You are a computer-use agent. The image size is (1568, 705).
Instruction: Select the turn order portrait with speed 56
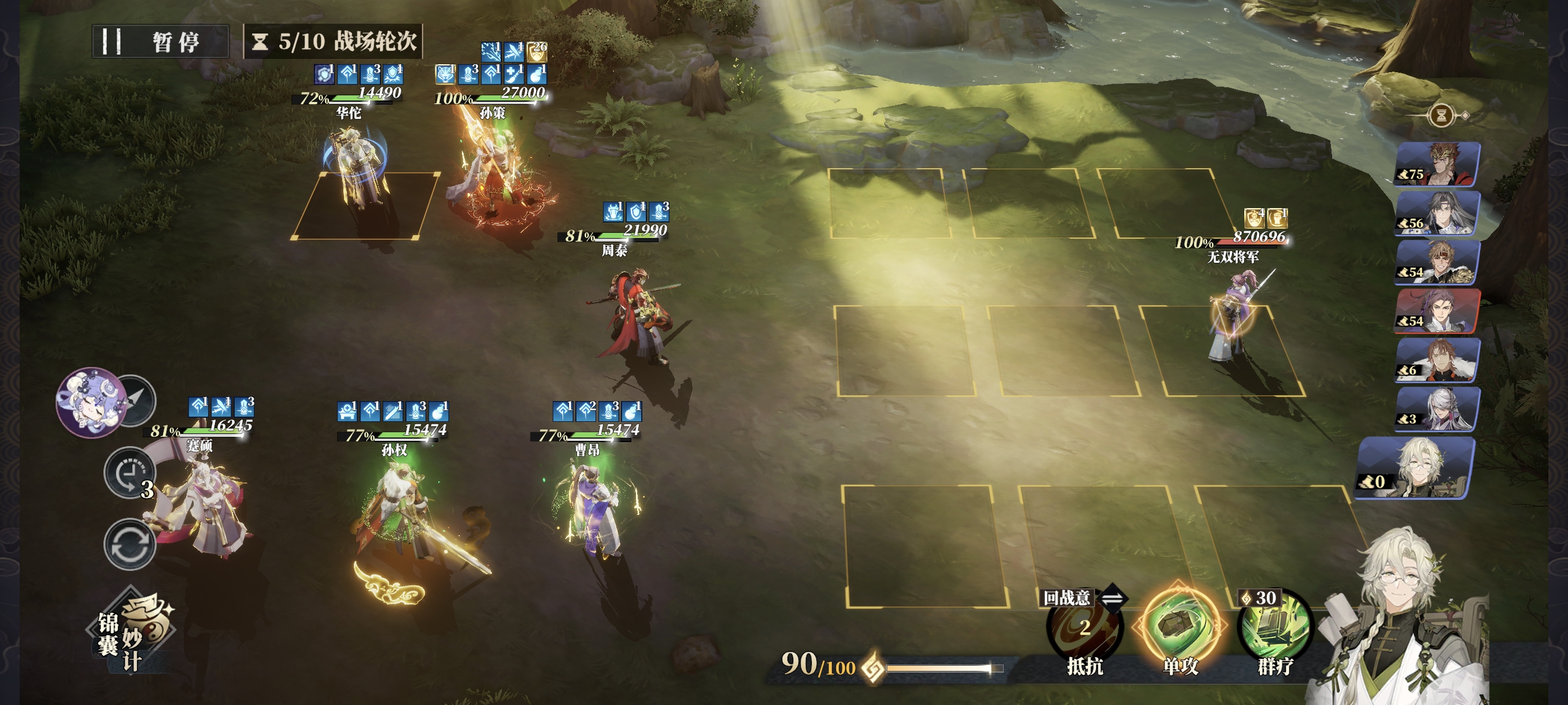[x=1437, y=213]
